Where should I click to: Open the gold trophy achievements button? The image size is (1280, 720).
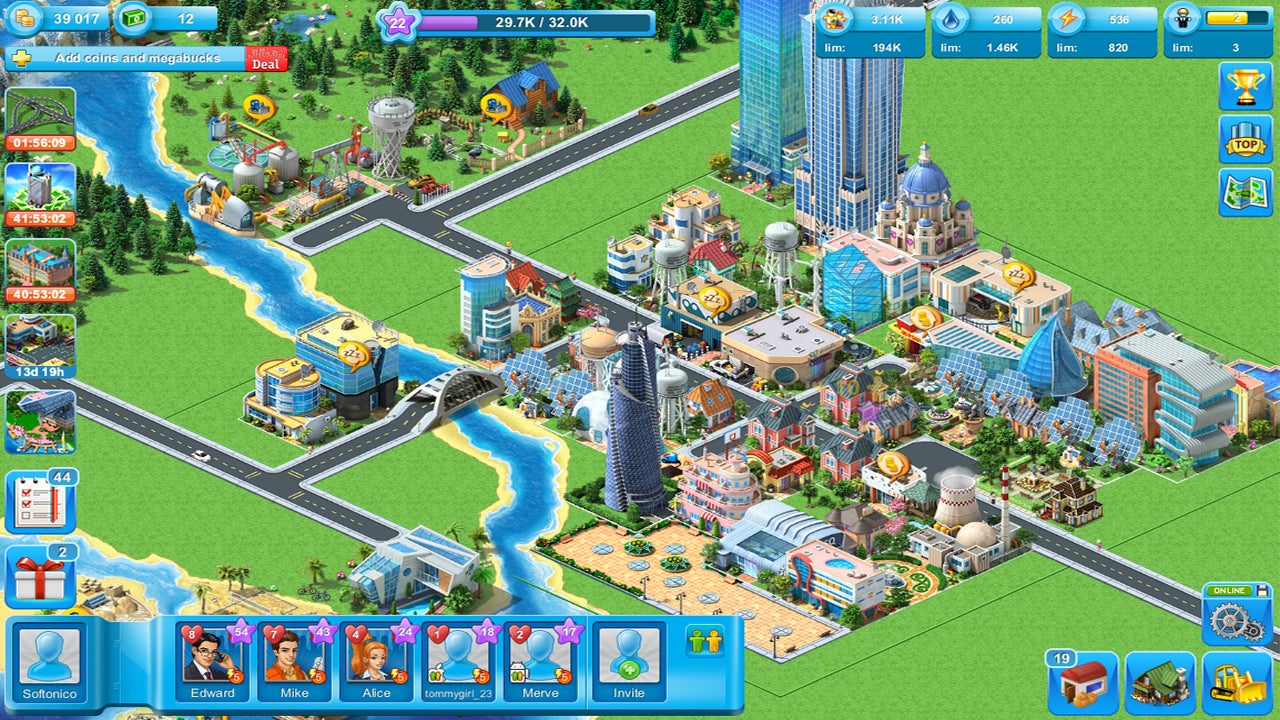click(1245, 87)
